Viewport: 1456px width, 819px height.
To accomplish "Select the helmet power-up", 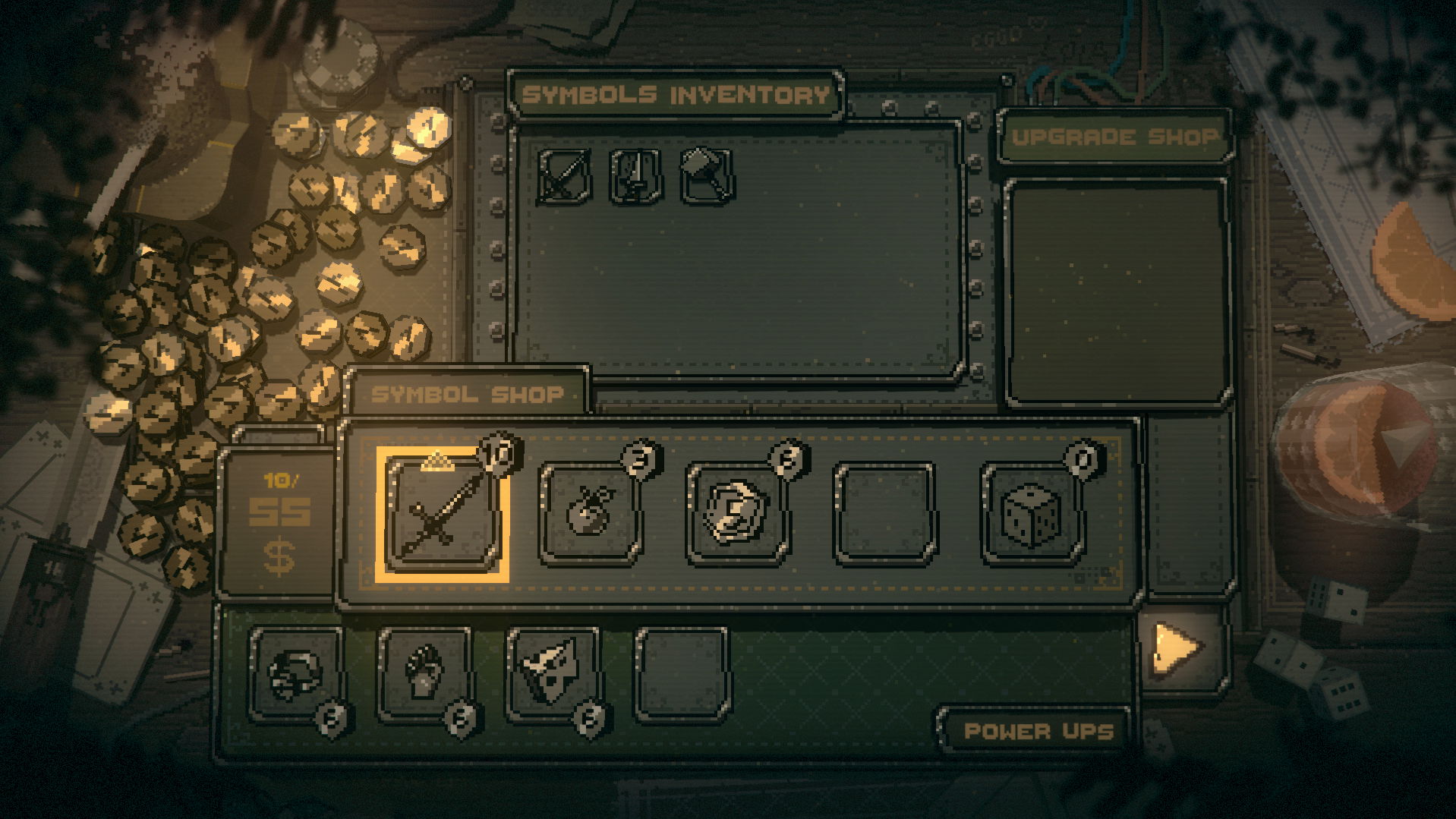I will pyautogui.click(x=295, y=673).
